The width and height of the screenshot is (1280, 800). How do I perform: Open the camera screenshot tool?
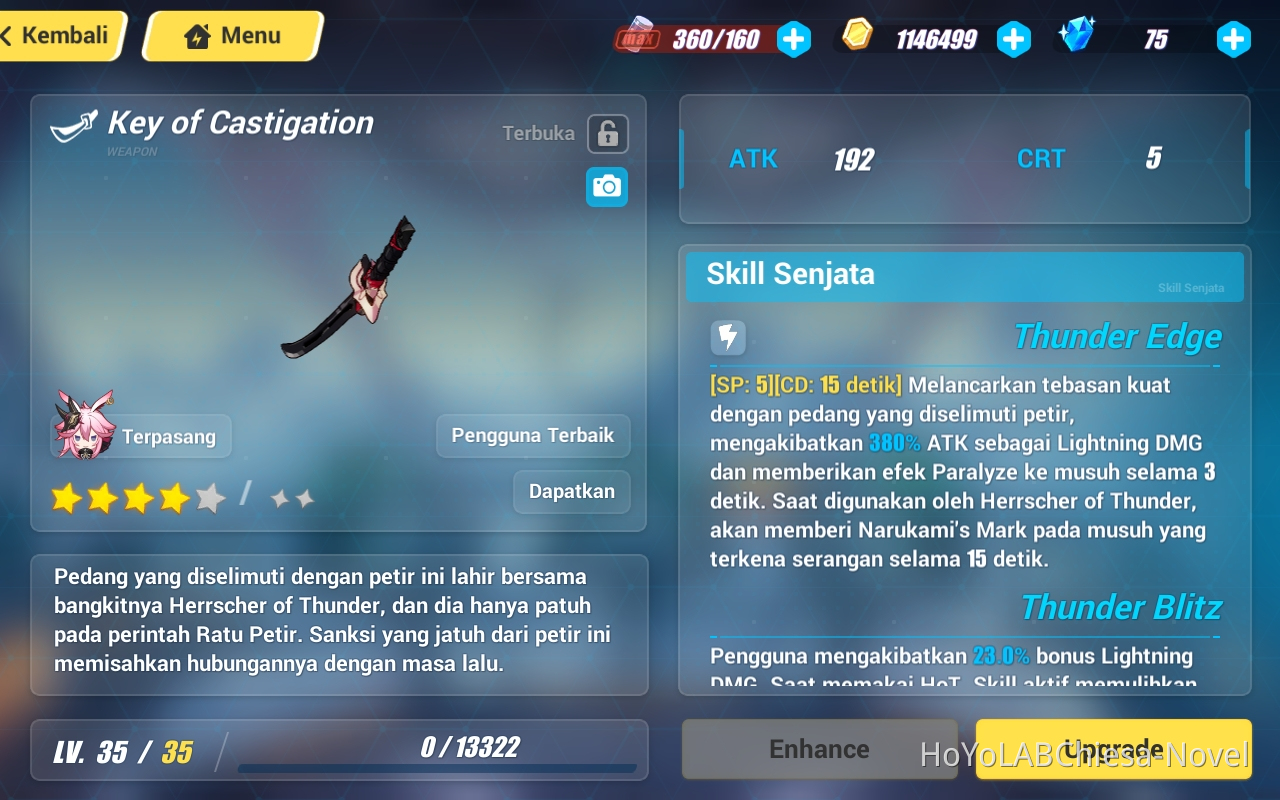click(x=607, y=187)
